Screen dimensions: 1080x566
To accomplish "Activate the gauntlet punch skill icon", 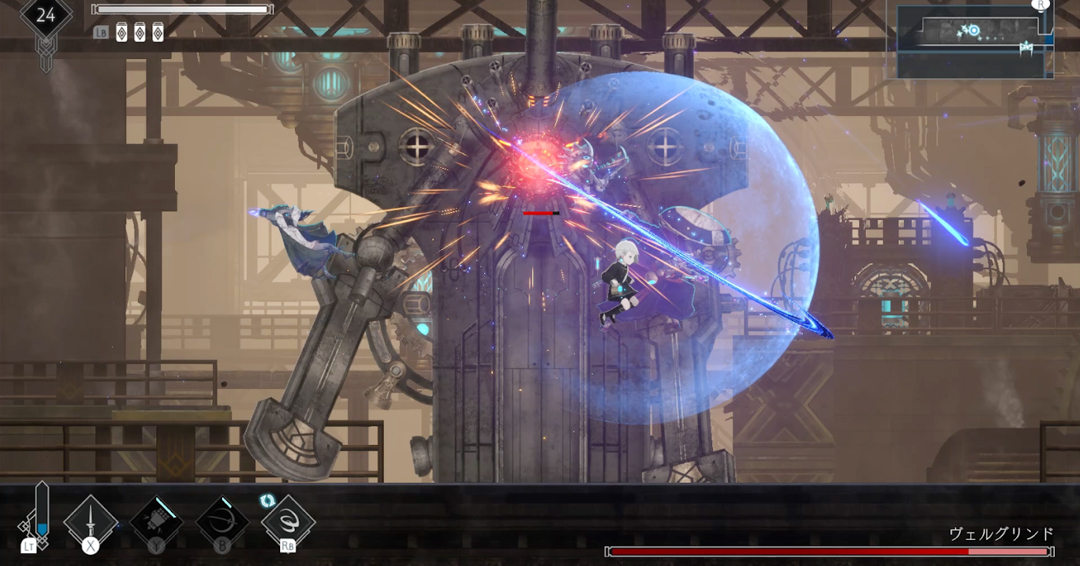I will pos(157,520).
